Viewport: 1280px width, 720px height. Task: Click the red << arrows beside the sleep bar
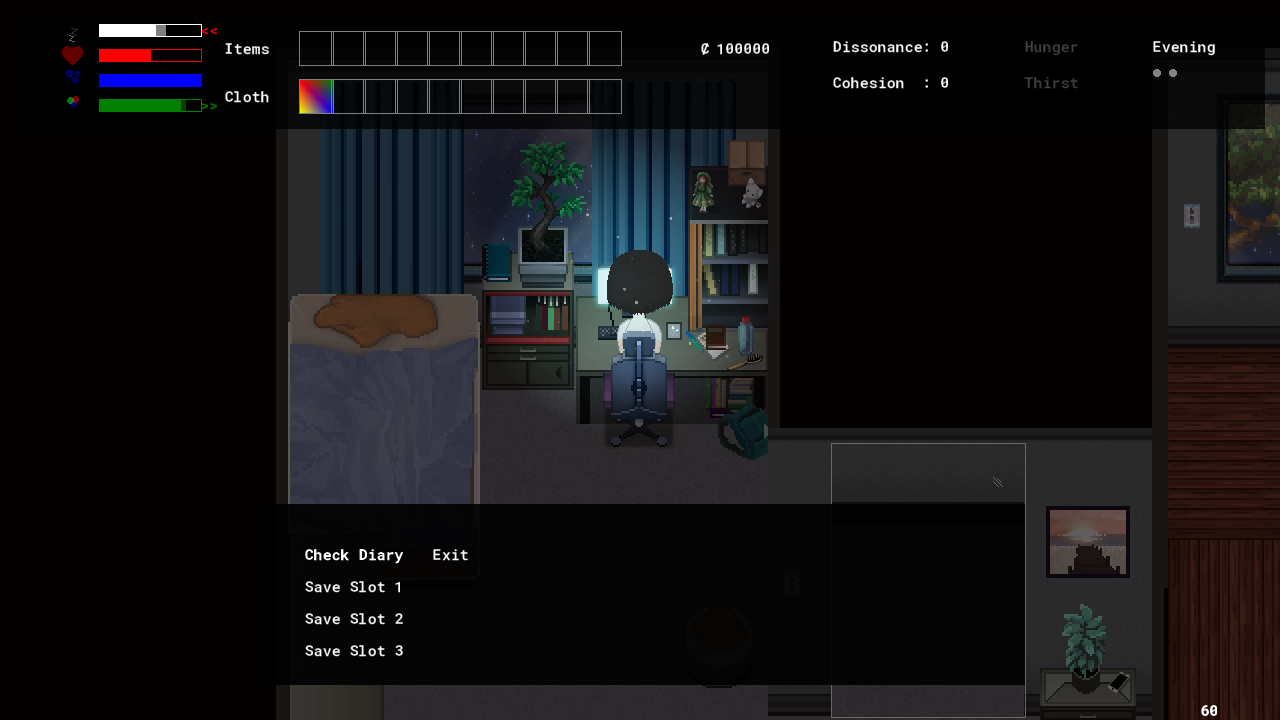(x=209, y=30)
